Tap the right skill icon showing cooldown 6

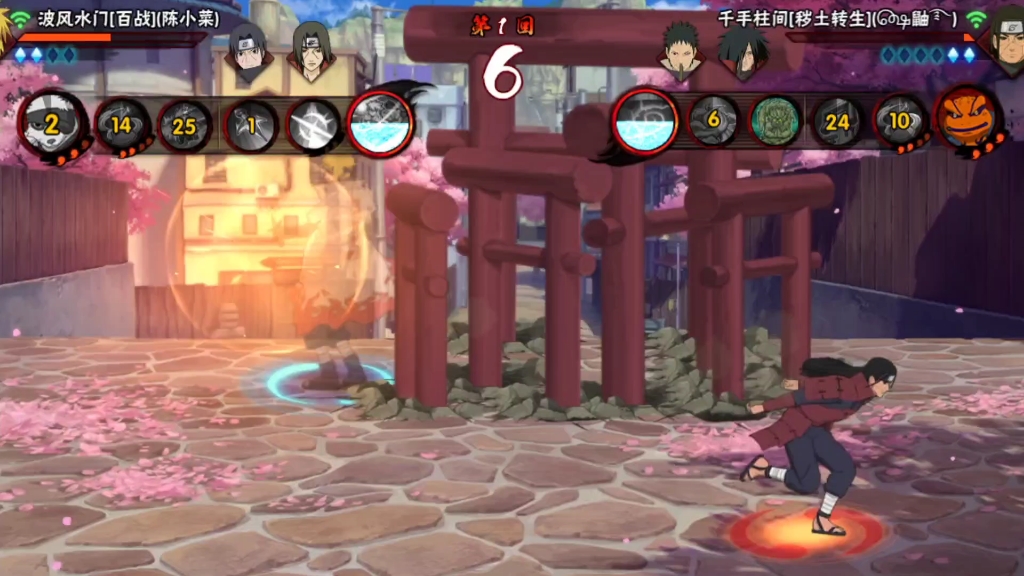[713, 121]
